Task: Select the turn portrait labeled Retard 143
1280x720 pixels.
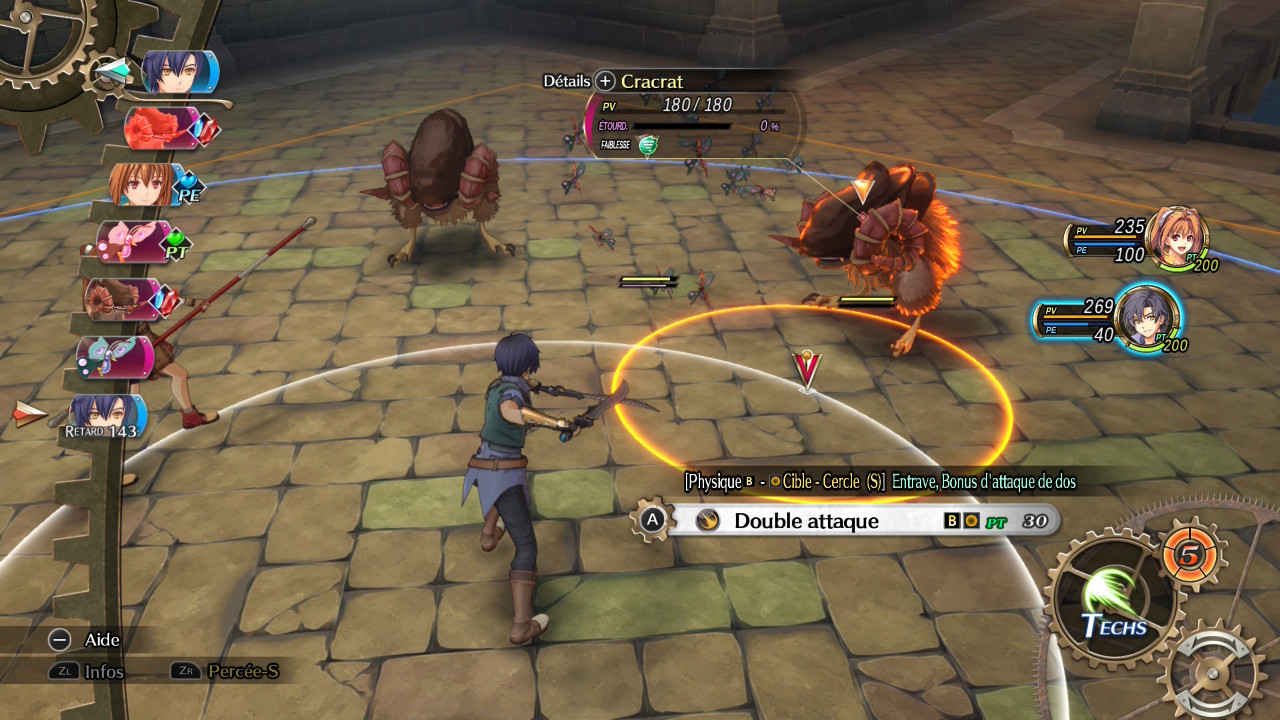Action: (106, 417)
